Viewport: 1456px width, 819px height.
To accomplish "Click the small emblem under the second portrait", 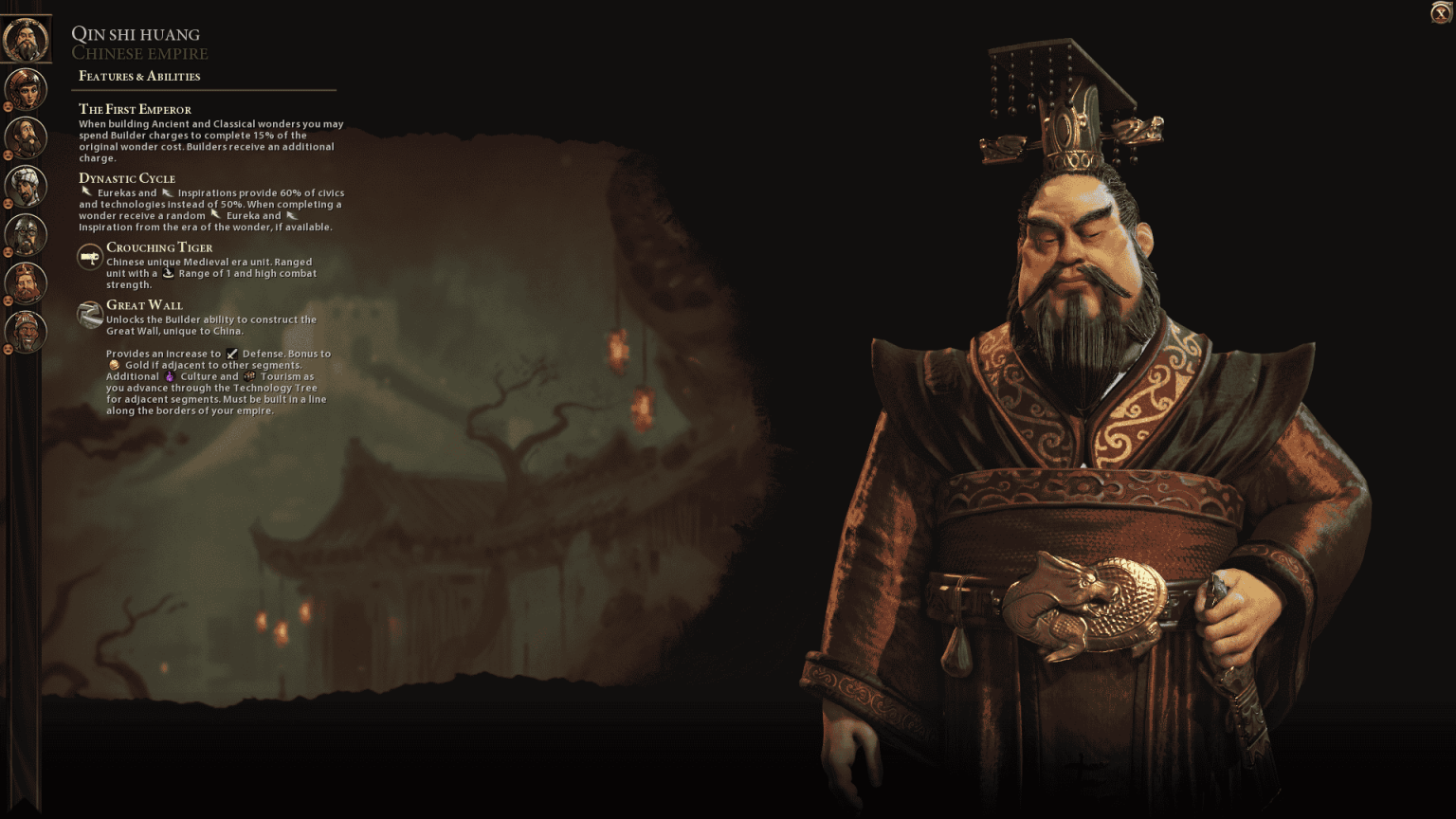I will (8, 108).
